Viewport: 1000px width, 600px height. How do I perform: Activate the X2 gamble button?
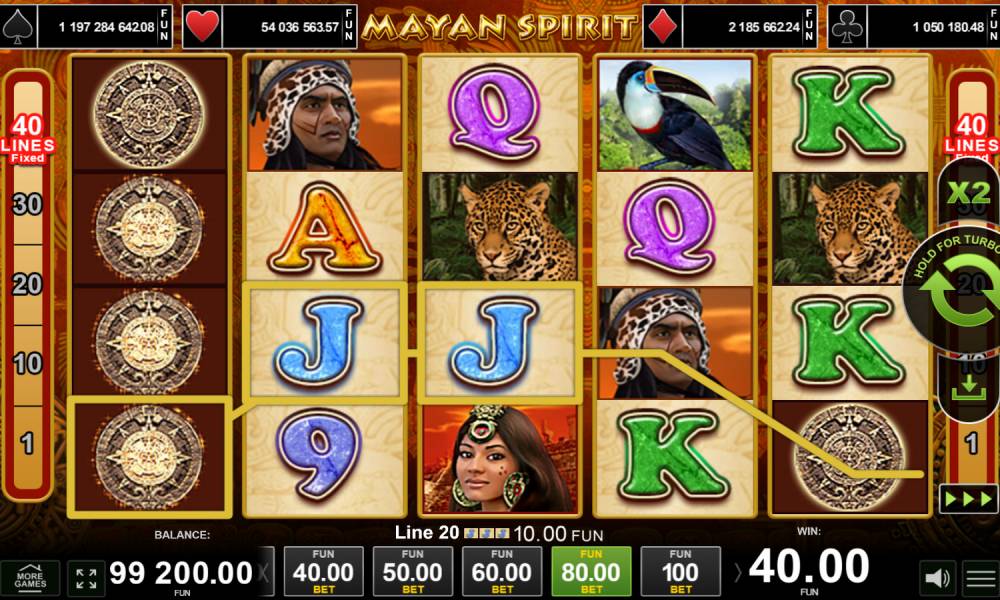(967, 193)
